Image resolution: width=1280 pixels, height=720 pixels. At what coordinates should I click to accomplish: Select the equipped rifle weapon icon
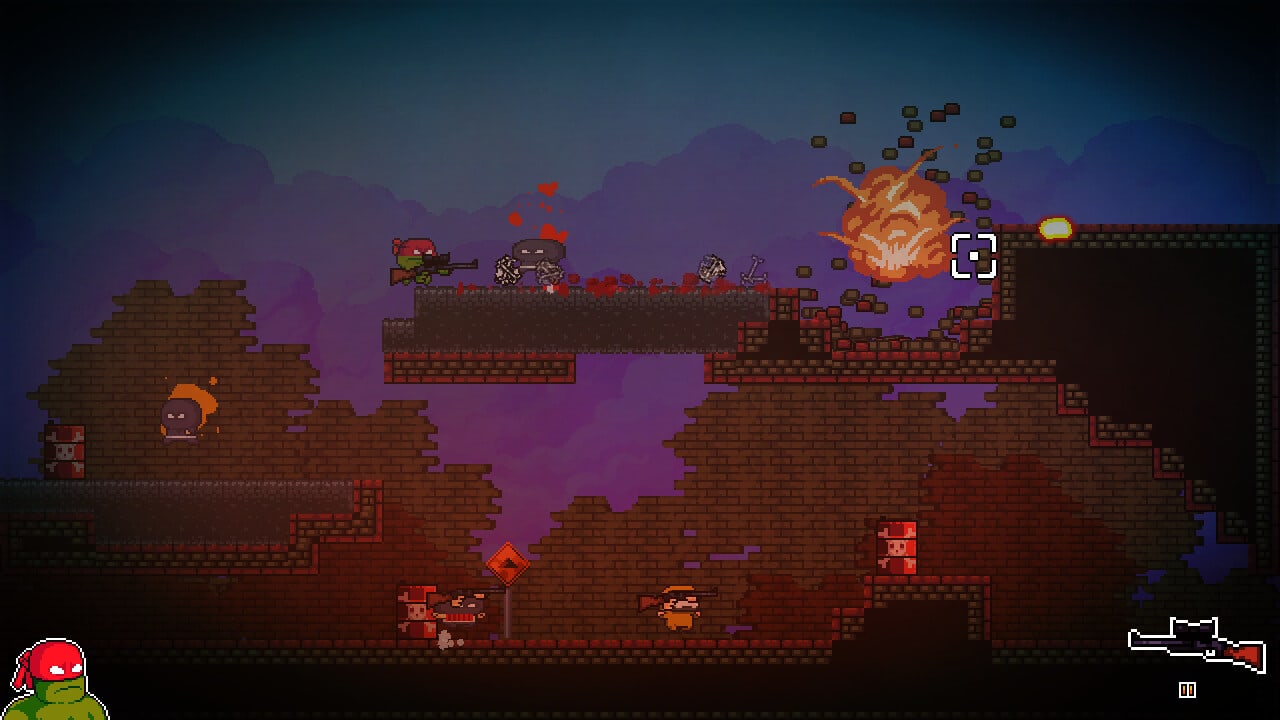pos(1196,644)
